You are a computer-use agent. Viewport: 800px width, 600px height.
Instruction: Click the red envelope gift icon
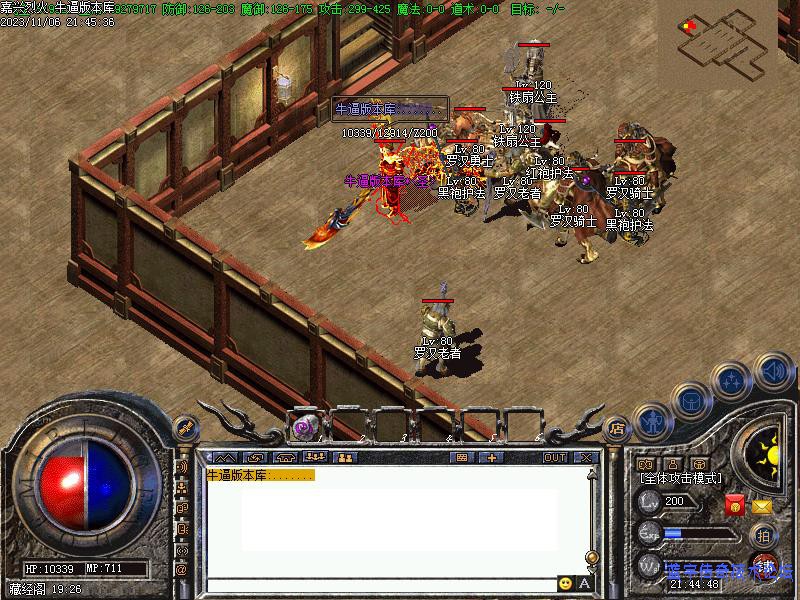(735, 506)
